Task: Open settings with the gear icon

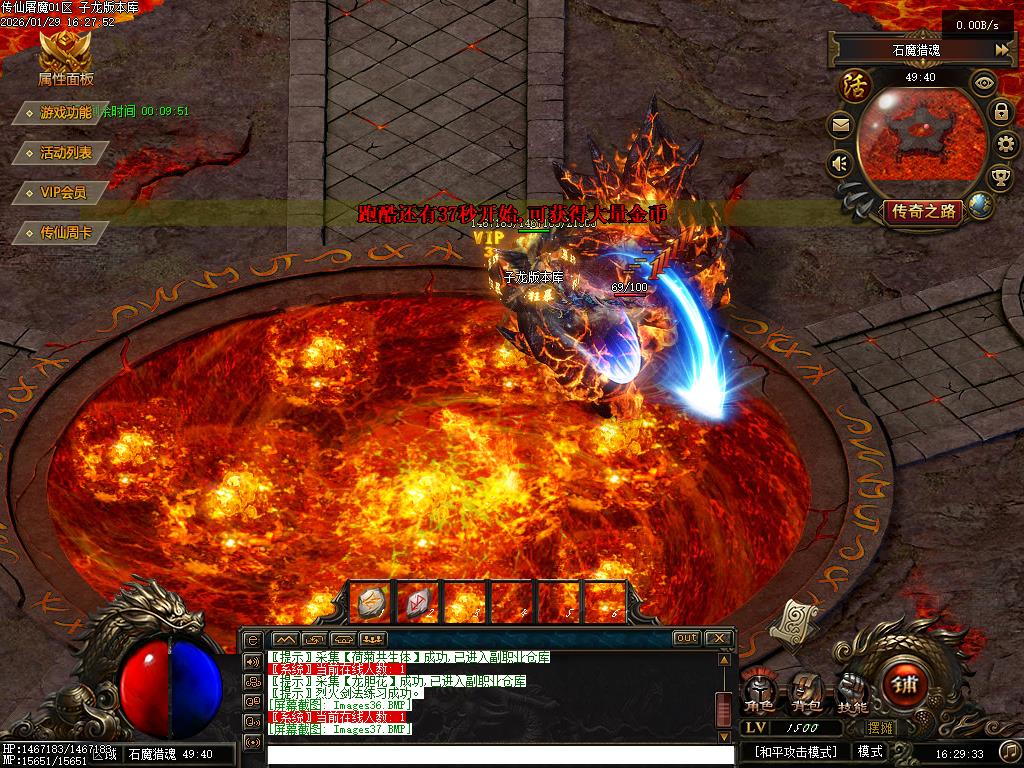Action: [1006, 145]
